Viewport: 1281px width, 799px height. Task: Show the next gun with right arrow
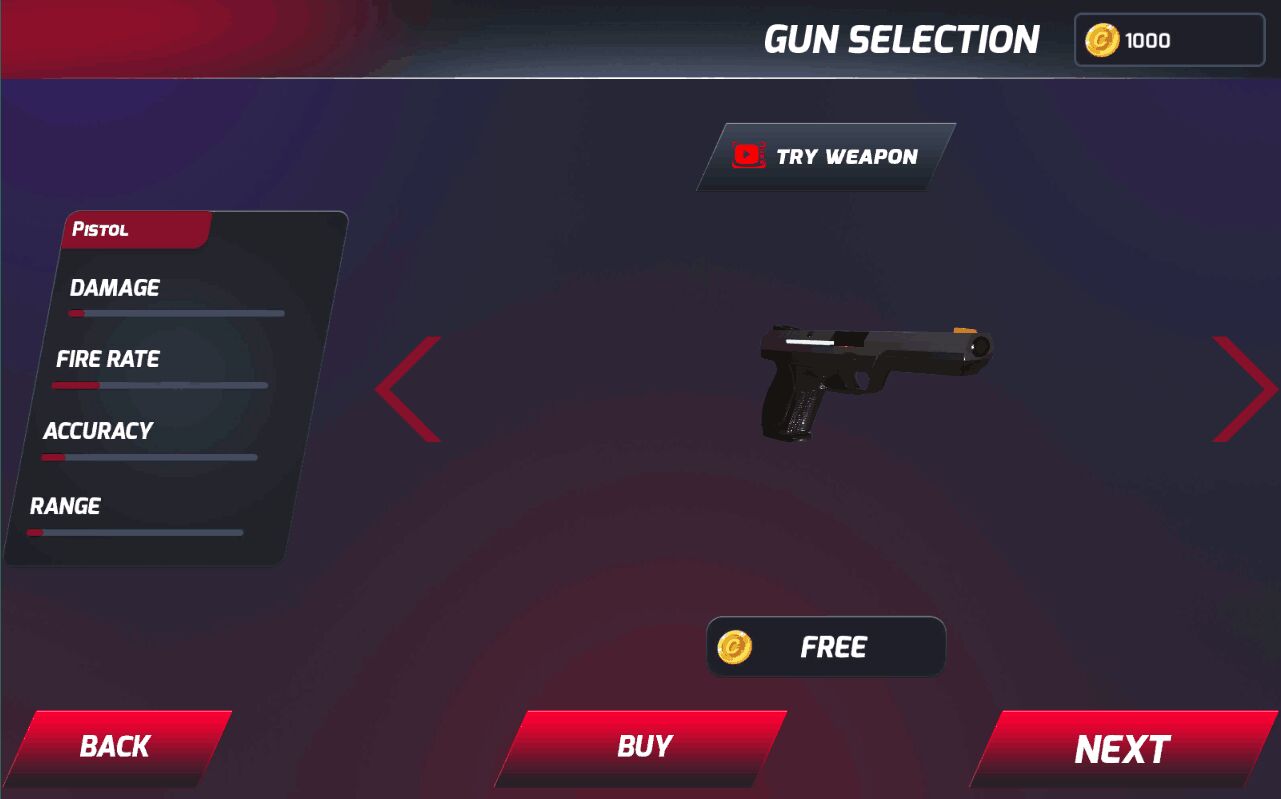point(1244,389)
